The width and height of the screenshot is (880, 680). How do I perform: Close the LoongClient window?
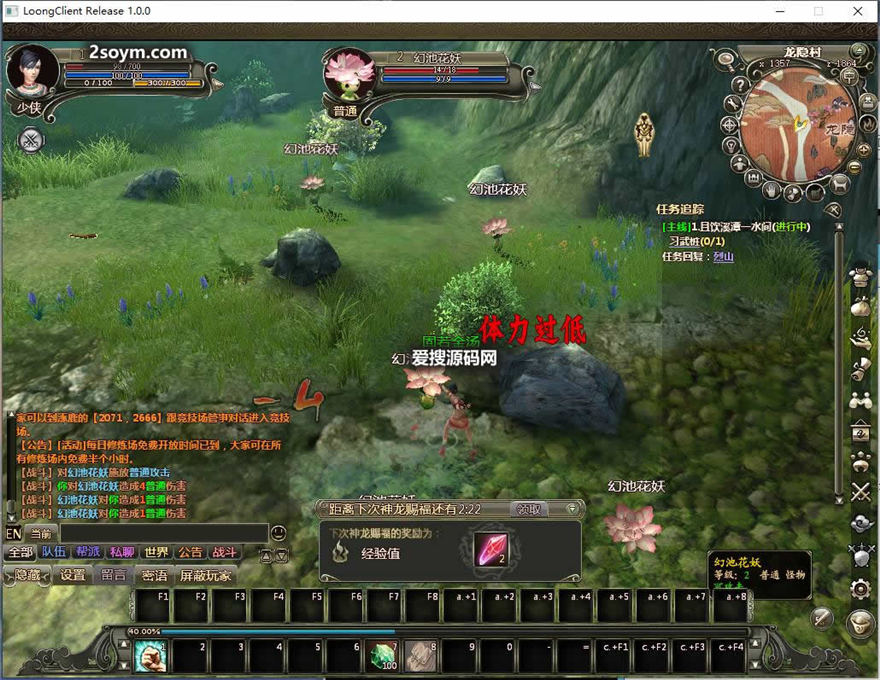coord(857,11)
